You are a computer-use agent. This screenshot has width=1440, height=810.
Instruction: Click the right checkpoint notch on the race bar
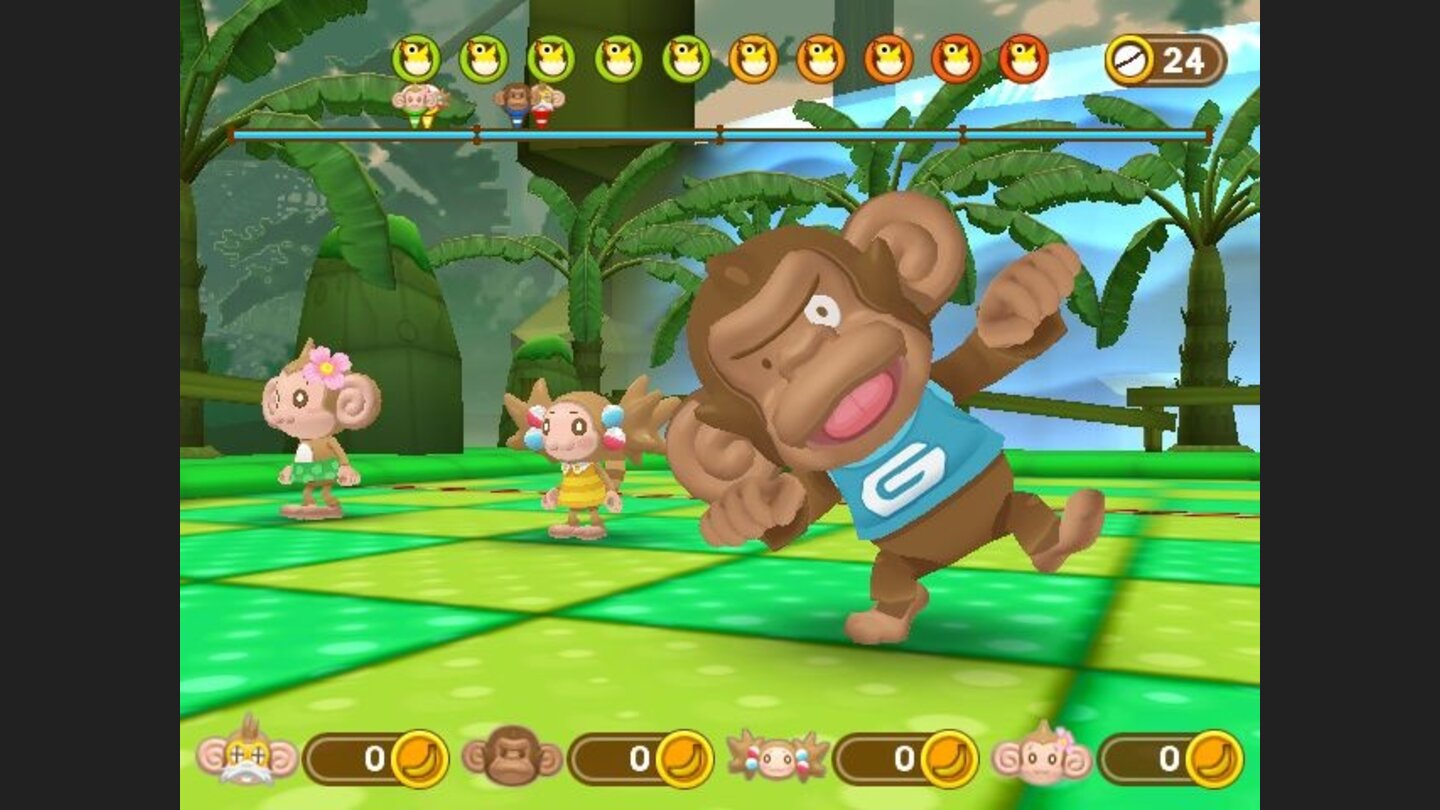962,131
